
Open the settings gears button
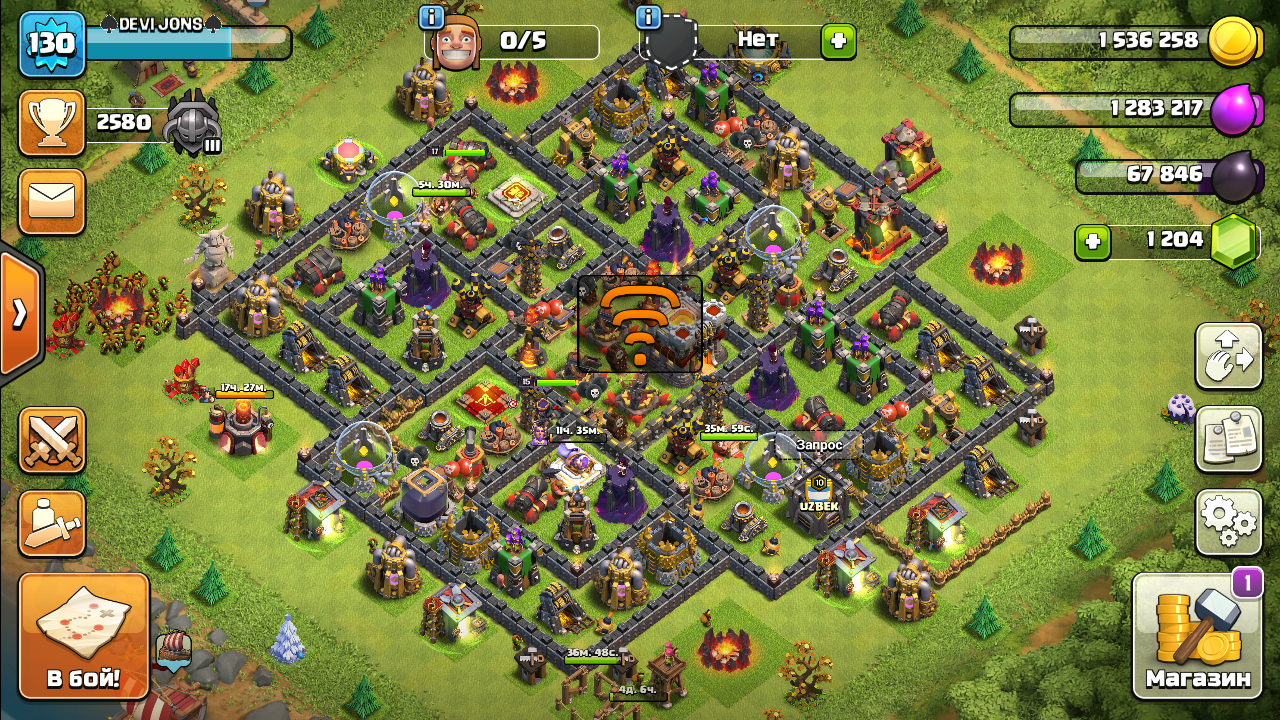coord(1228,522)
